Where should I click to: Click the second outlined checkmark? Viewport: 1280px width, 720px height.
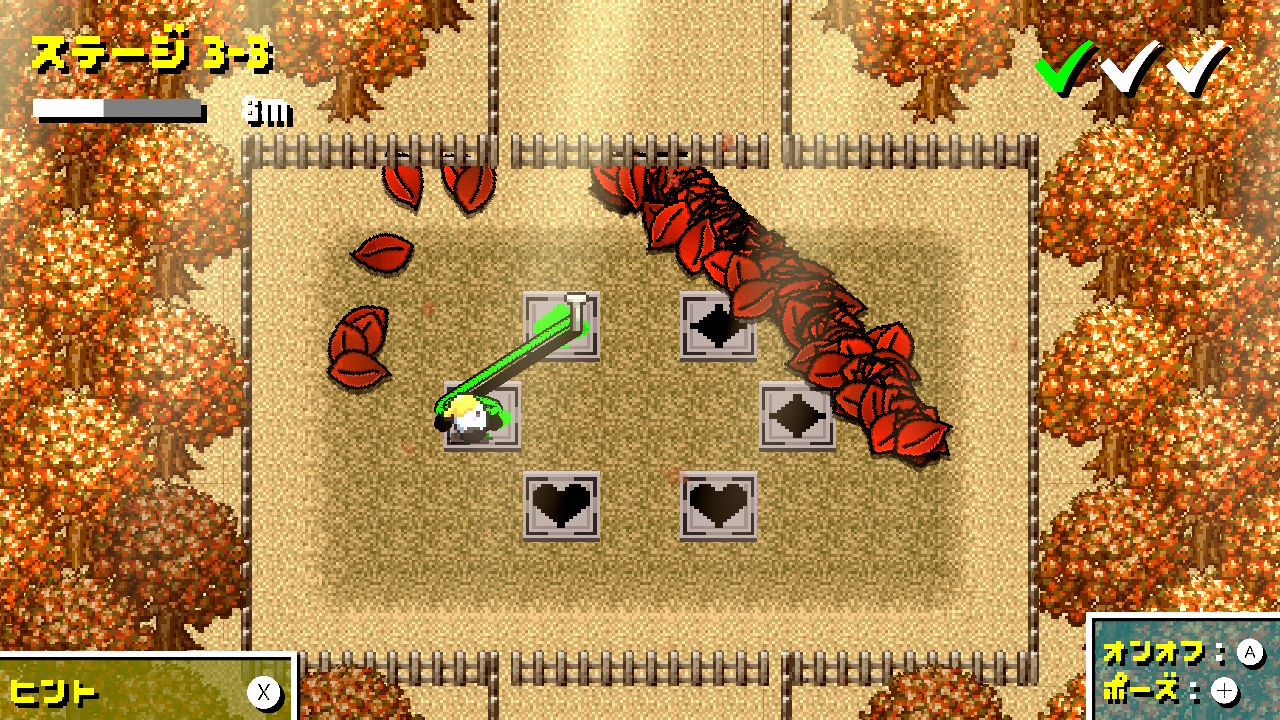1129,70
